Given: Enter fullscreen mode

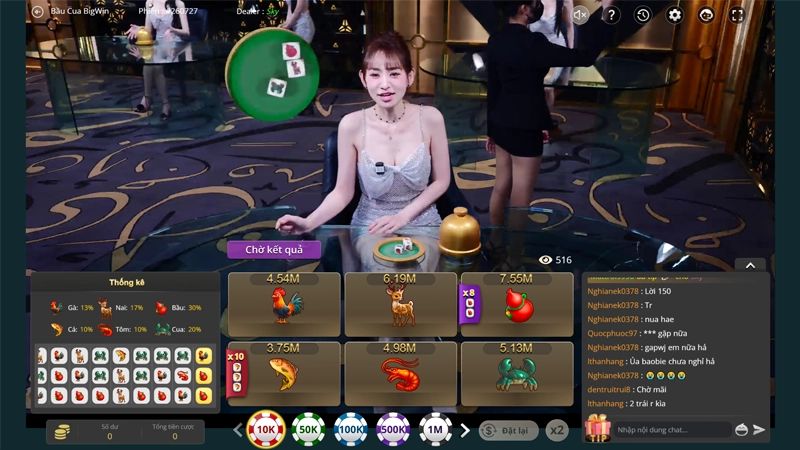Looking at the screenshot, I should pyautogui.click(x=737, y=15).
